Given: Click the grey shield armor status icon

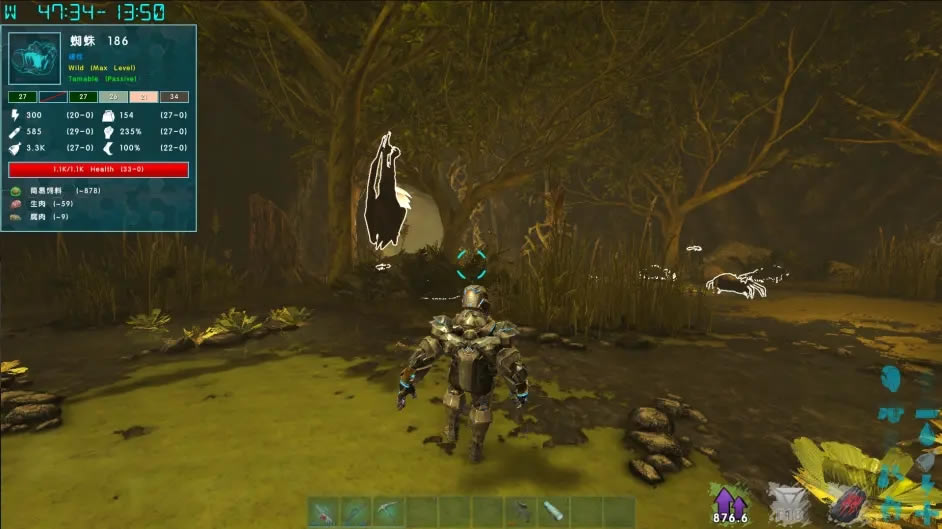Looking at the screenshot, I should click(786, 501).
